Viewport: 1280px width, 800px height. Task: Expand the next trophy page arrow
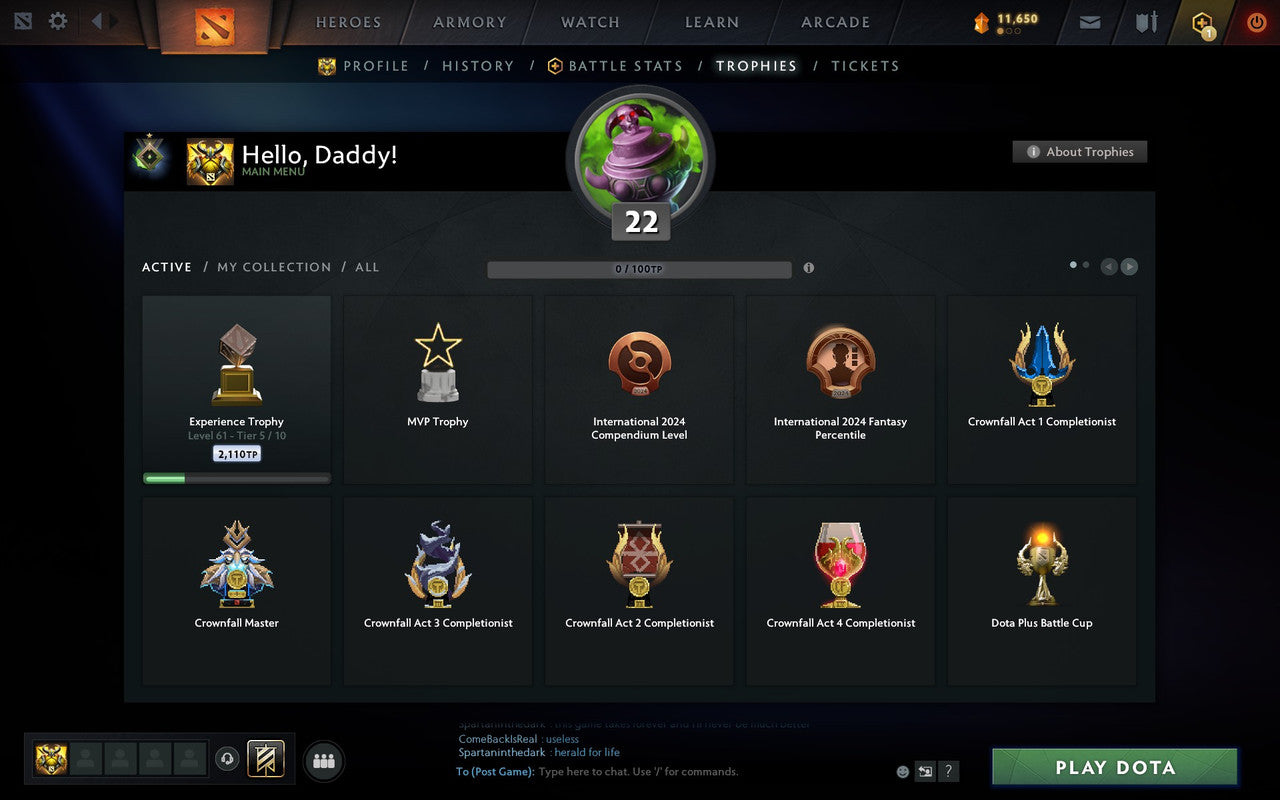pyautogui.click(x=1130, y=266)
